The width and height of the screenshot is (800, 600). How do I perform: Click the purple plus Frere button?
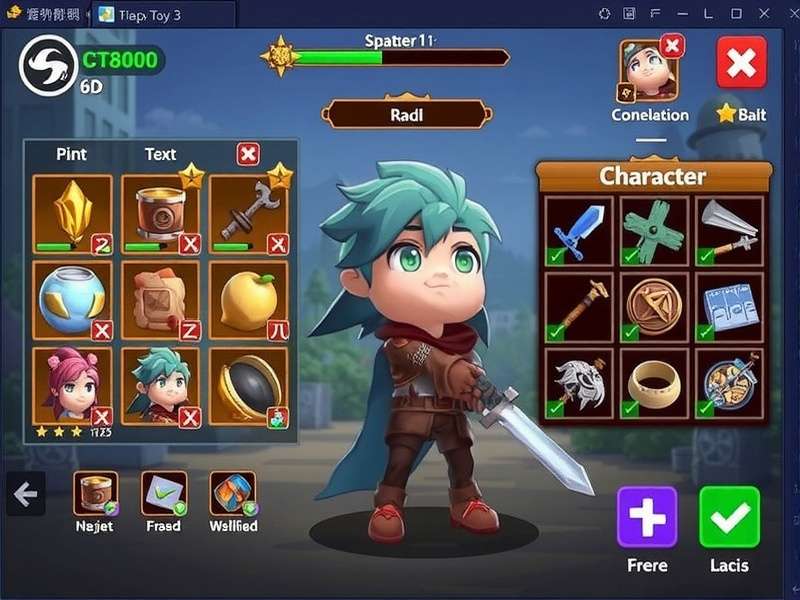tap(647, 516)
